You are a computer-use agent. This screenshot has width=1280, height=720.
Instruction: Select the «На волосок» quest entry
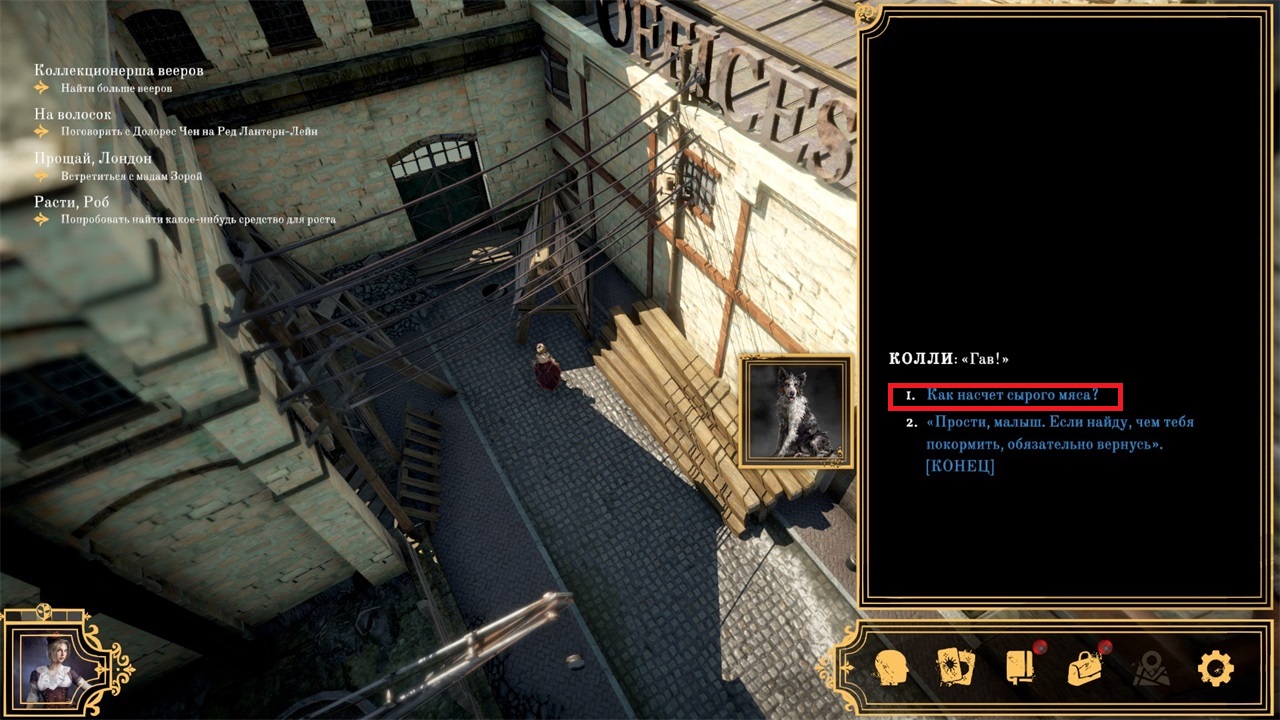click(73, 114)
